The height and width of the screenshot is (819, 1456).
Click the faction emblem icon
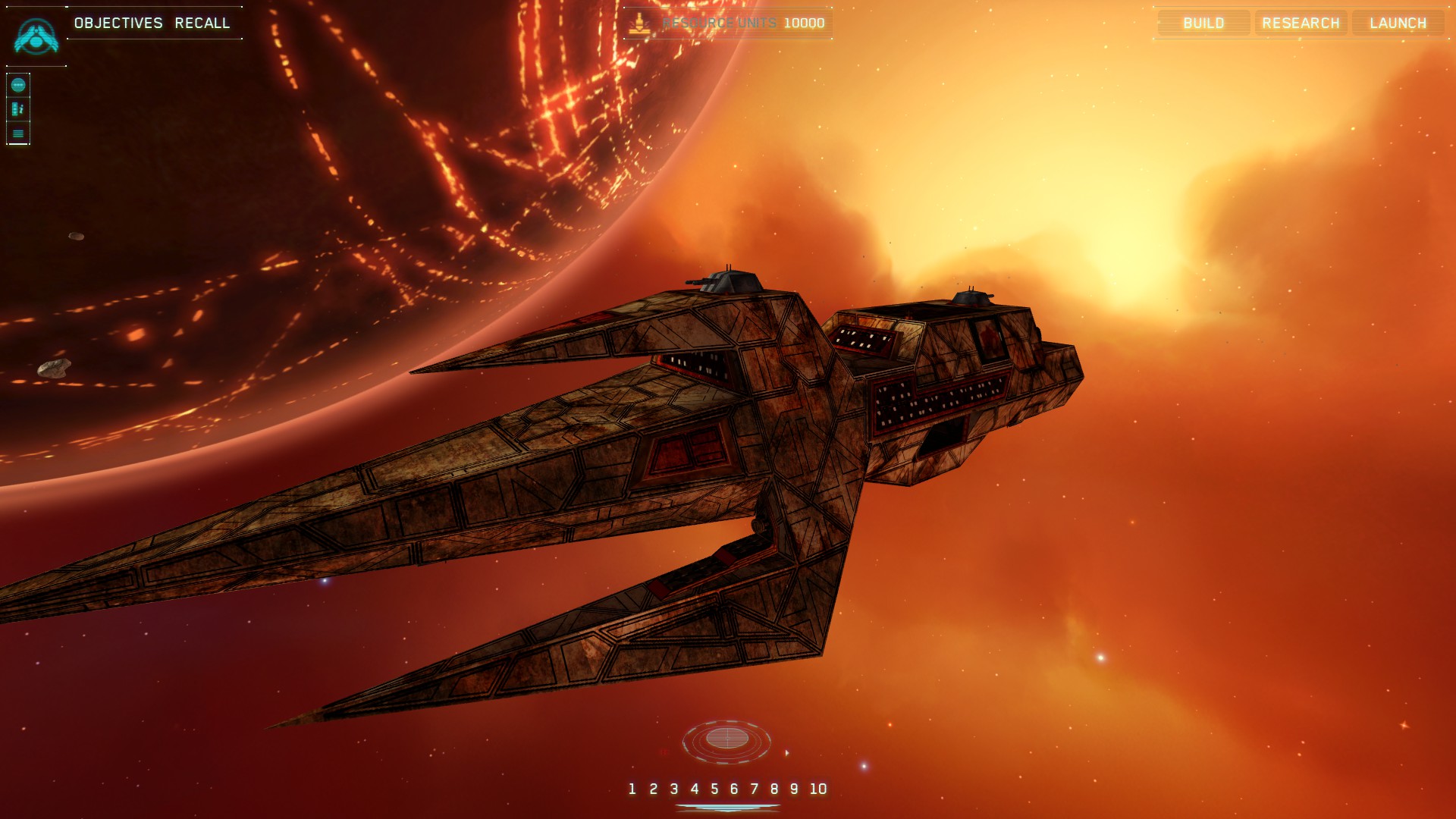(36, 36)
